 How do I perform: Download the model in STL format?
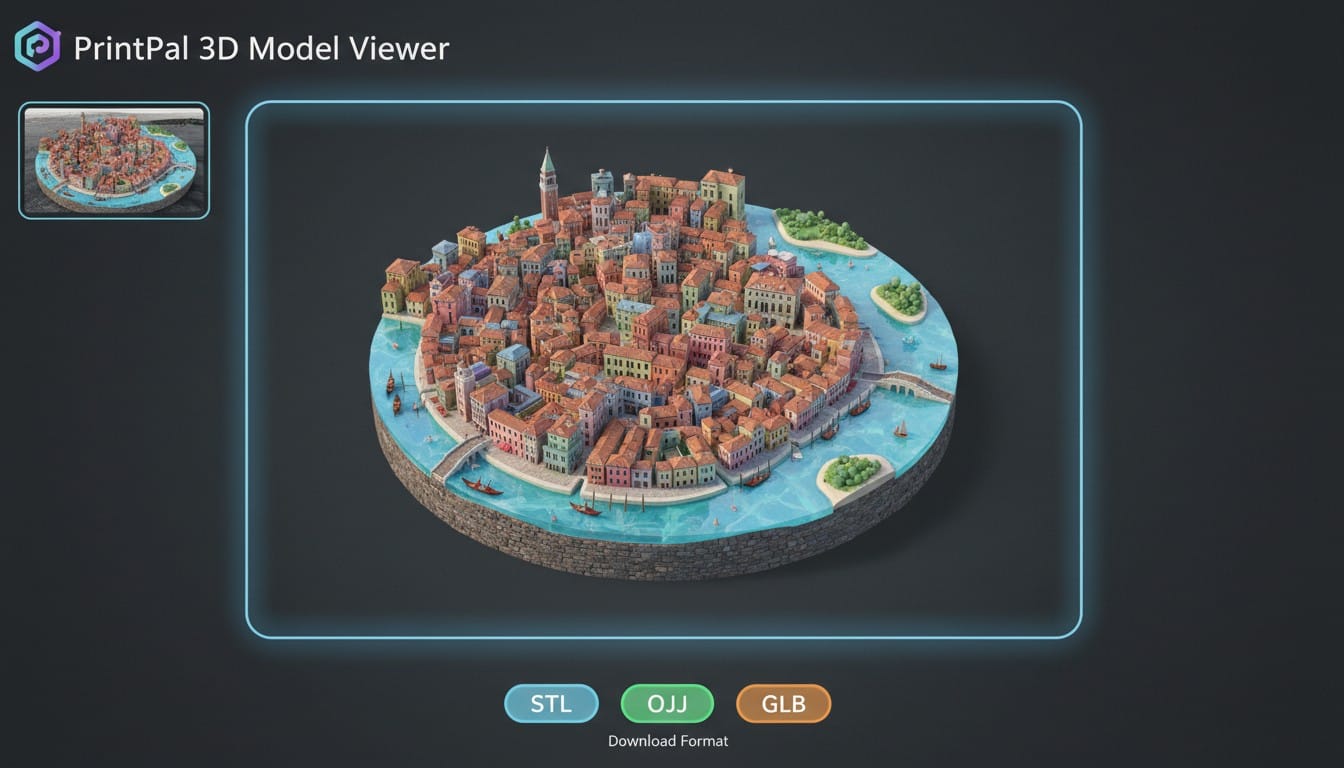pyautogui.click(x=551, y=704)
